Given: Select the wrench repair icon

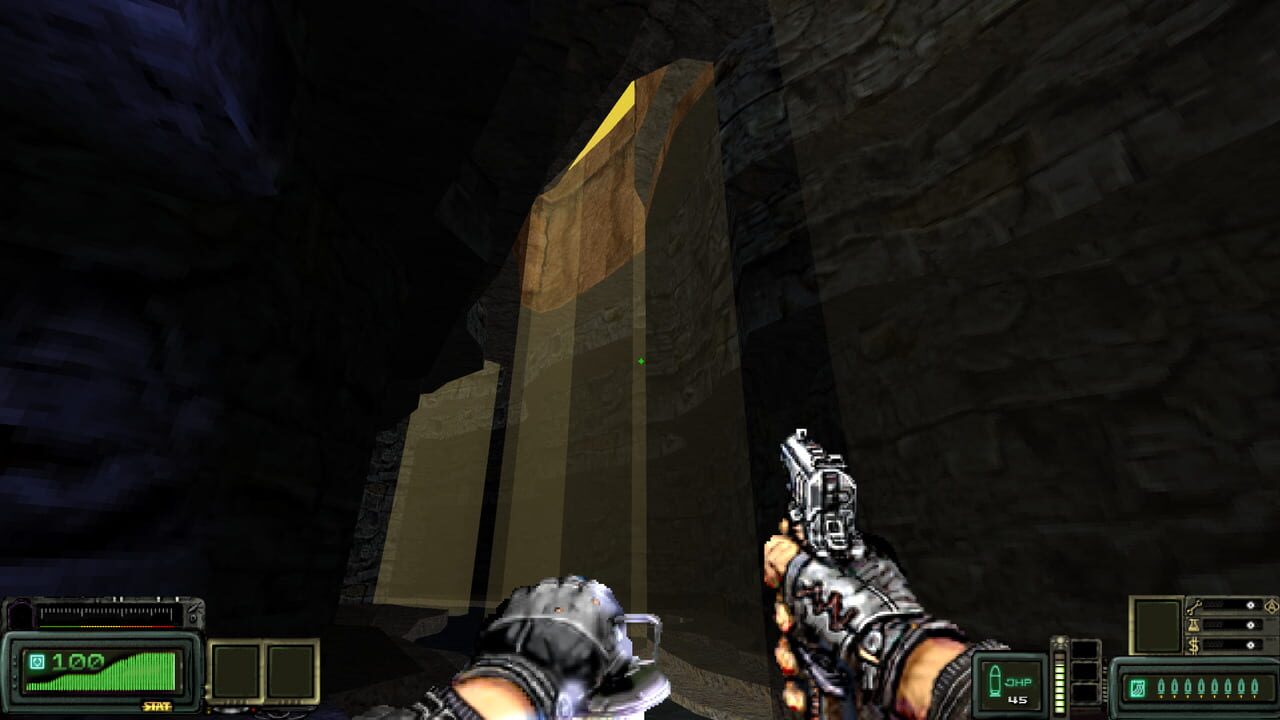Looking at the screenshot, I should coord(1195,606).
